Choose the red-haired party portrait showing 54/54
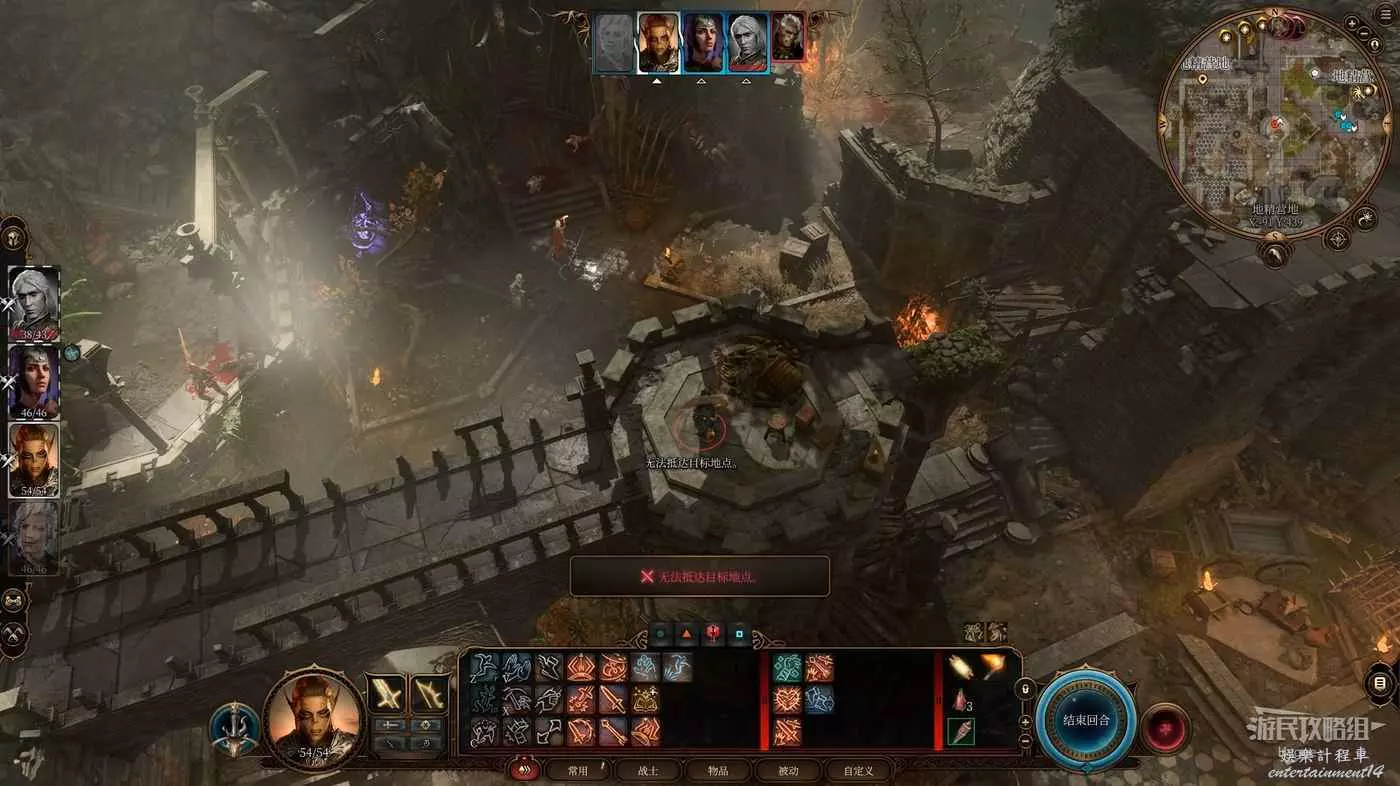Image resolution: width=1400 pixels, height=786 pixels. (x=34, y=458)
